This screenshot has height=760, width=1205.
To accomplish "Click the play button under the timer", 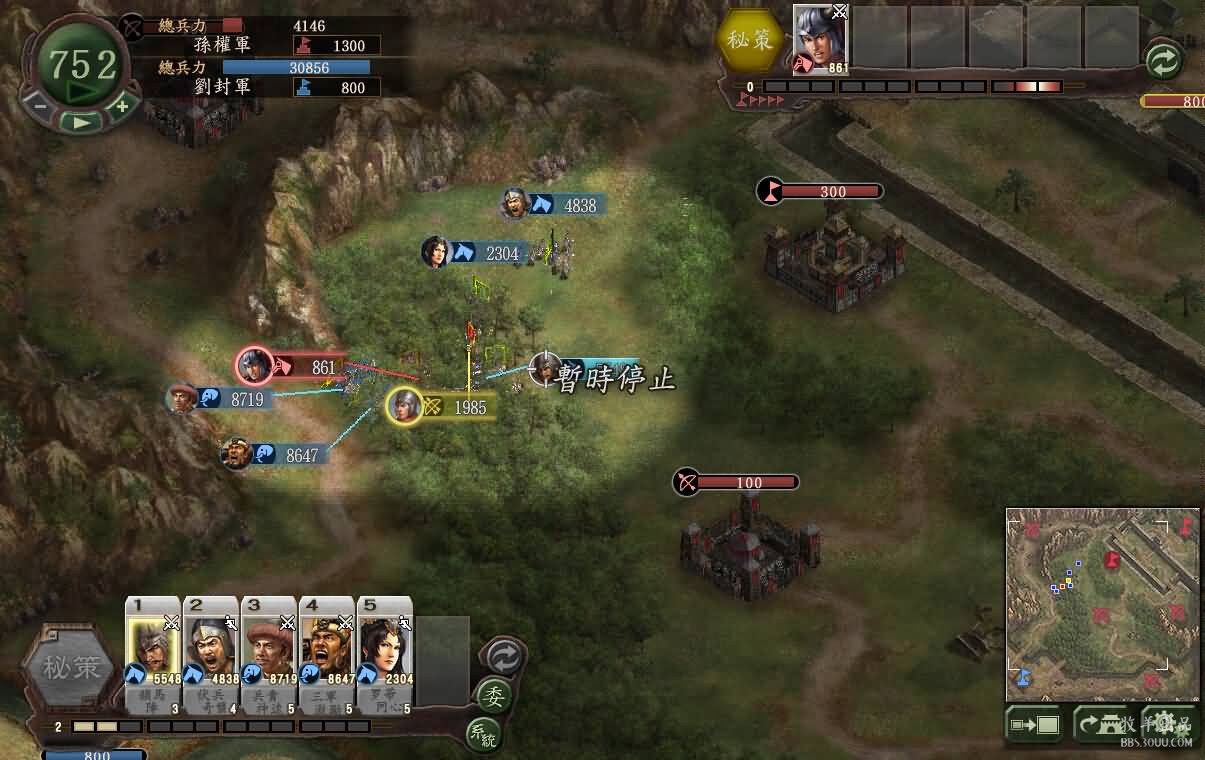I will 81,121.
